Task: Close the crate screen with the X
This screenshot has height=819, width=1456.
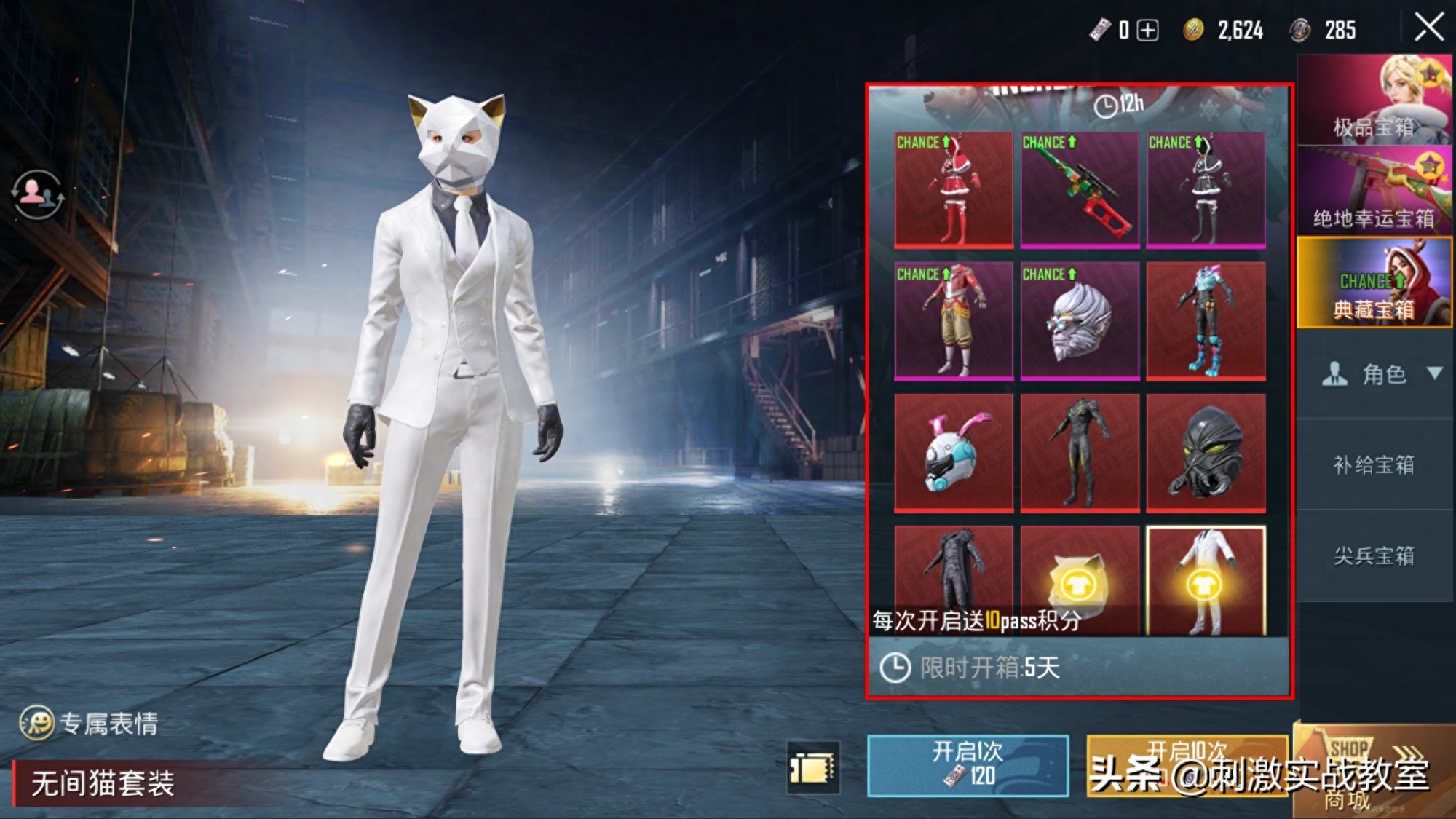Action: pos(1428,28)
